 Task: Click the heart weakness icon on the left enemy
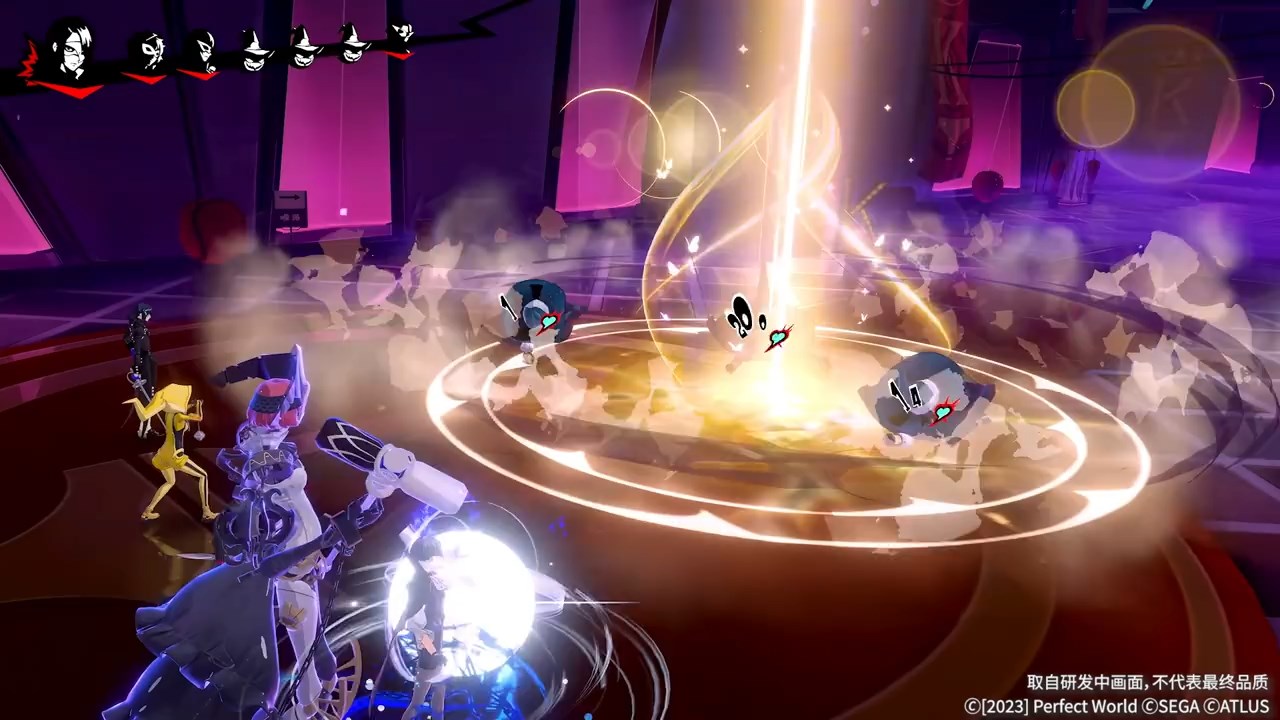(547, 322)
